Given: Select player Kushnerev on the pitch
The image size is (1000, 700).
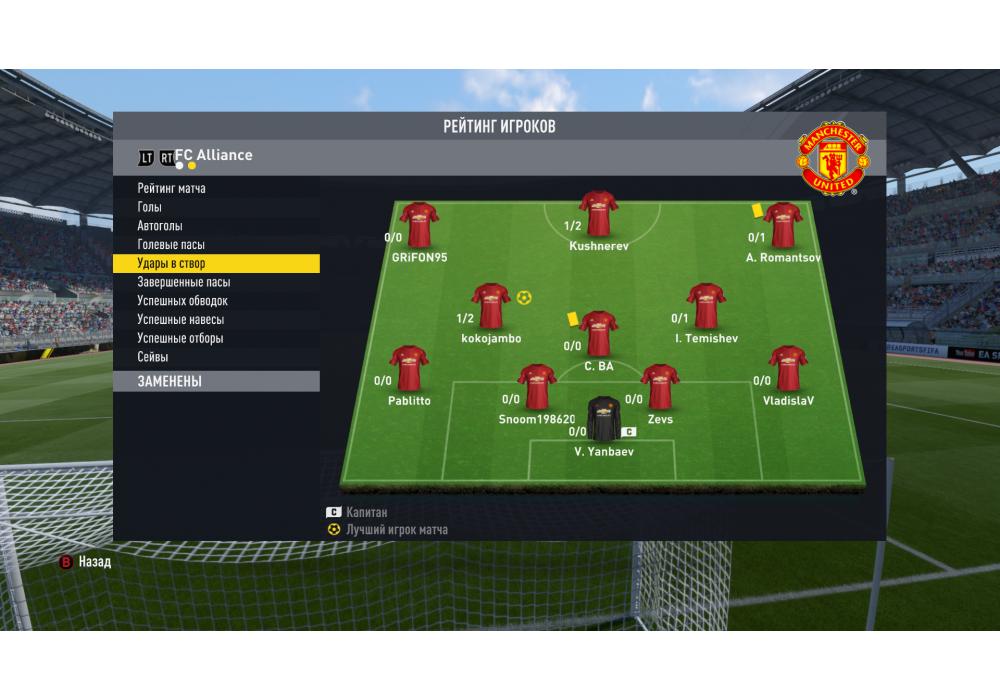Looking at the screenshot, I should click(x=599, y=214).
